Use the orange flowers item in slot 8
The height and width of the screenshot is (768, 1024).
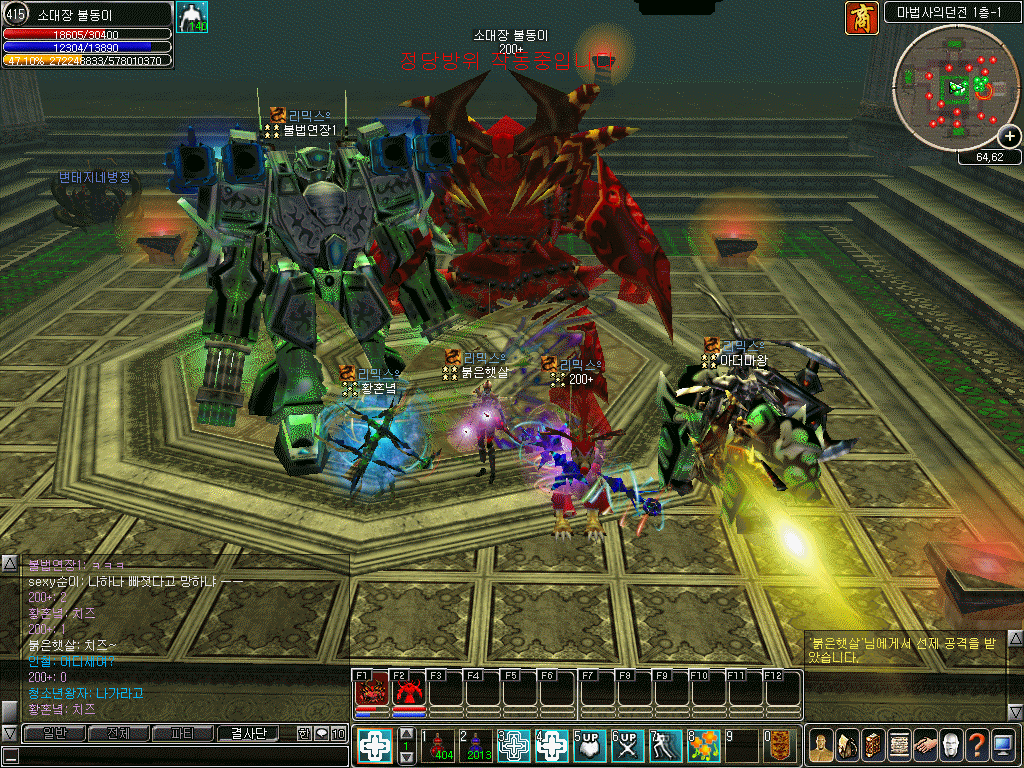pyautogui.click(x=704, y=745)
